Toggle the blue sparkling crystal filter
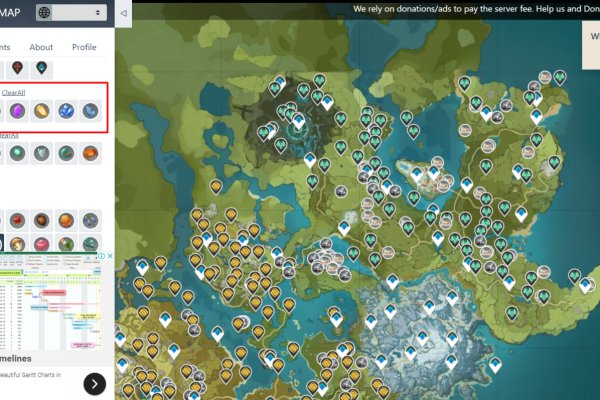The height and width of the screenshot is (400, 600). click(66, 111)
